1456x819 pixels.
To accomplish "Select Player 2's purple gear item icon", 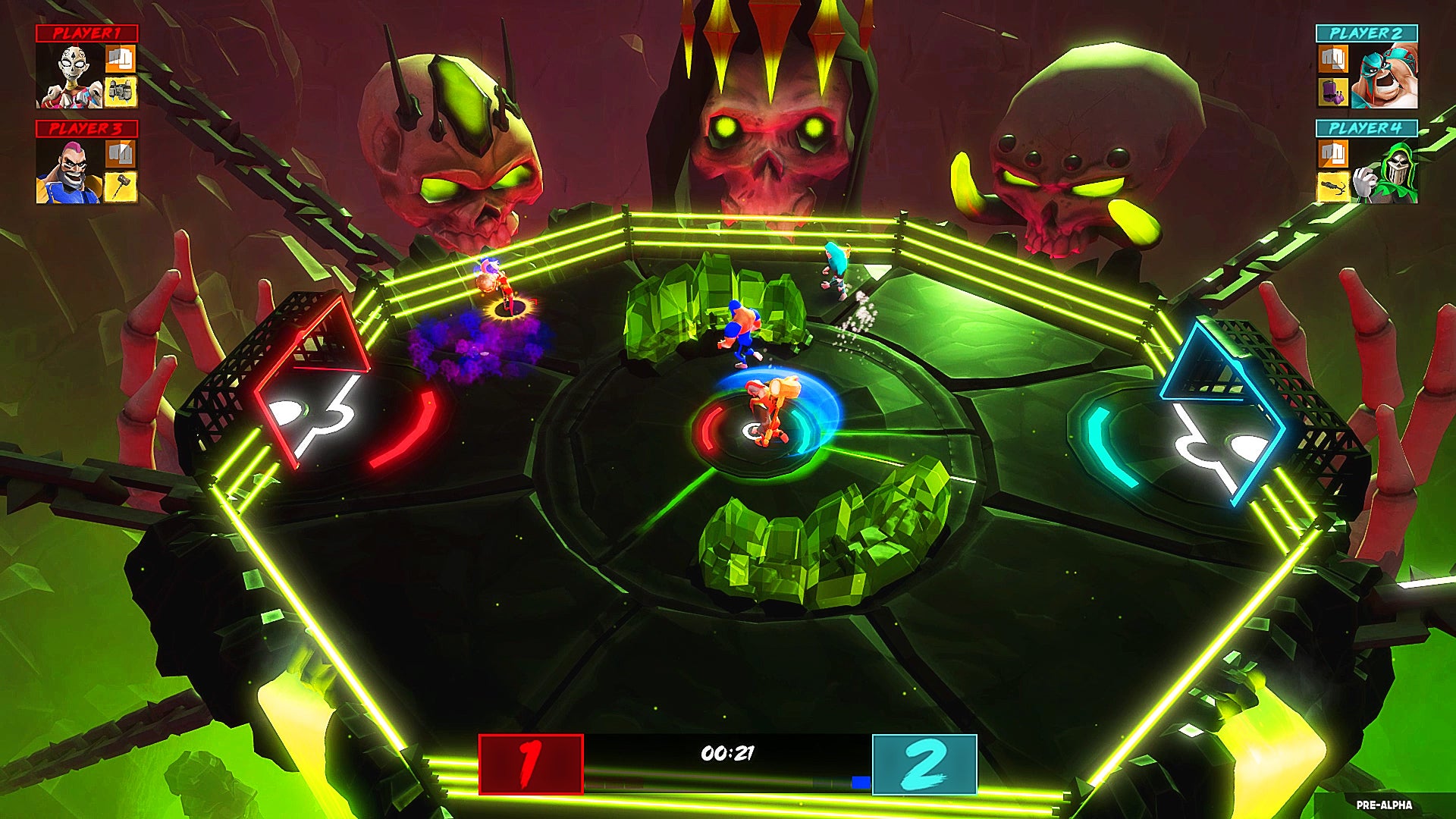I will (1332, 93).
